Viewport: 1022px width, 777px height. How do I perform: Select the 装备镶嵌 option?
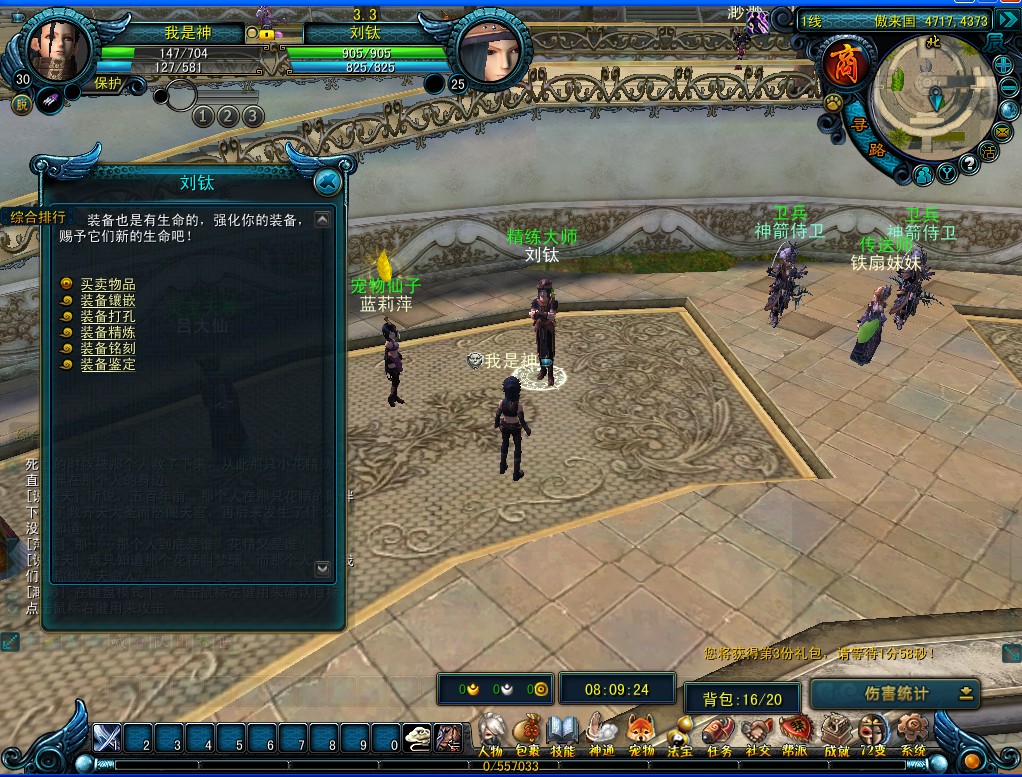tap(107, 301)
